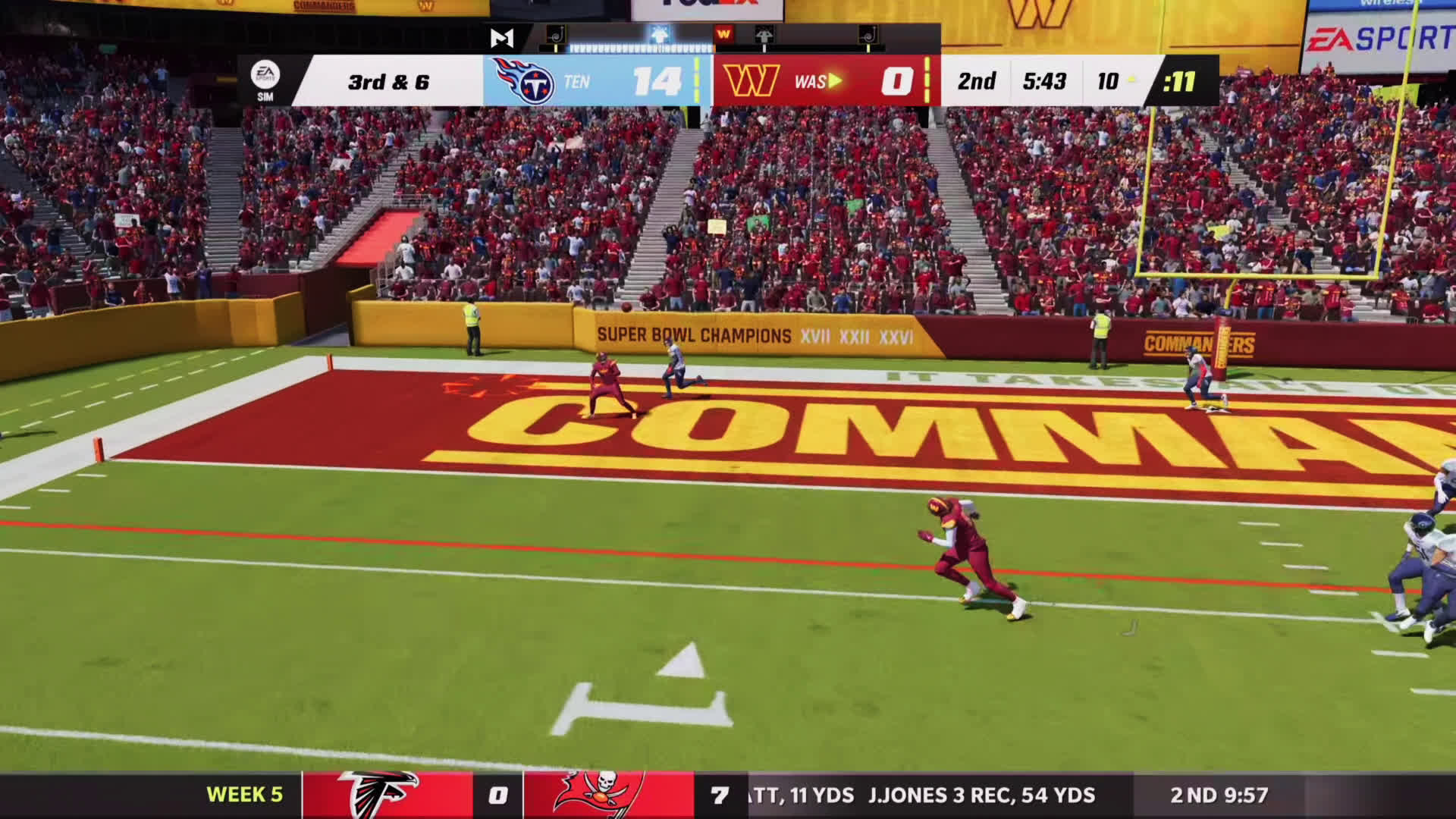This screenshot has height=819, width=1456.
Task: Click the Momentum M logo icon
Action: (501, 38)
